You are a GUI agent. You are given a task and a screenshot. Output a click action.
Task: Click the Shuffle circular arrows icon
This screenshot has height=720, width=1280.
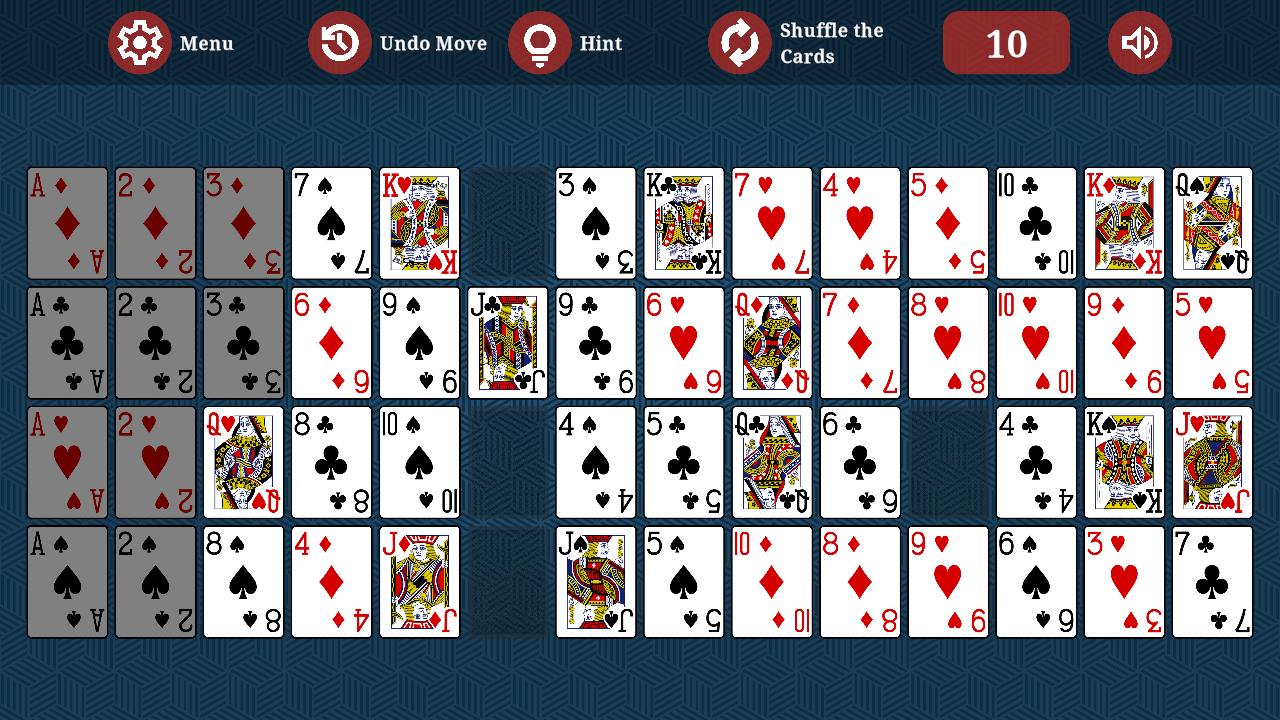(x=740, y=43)
